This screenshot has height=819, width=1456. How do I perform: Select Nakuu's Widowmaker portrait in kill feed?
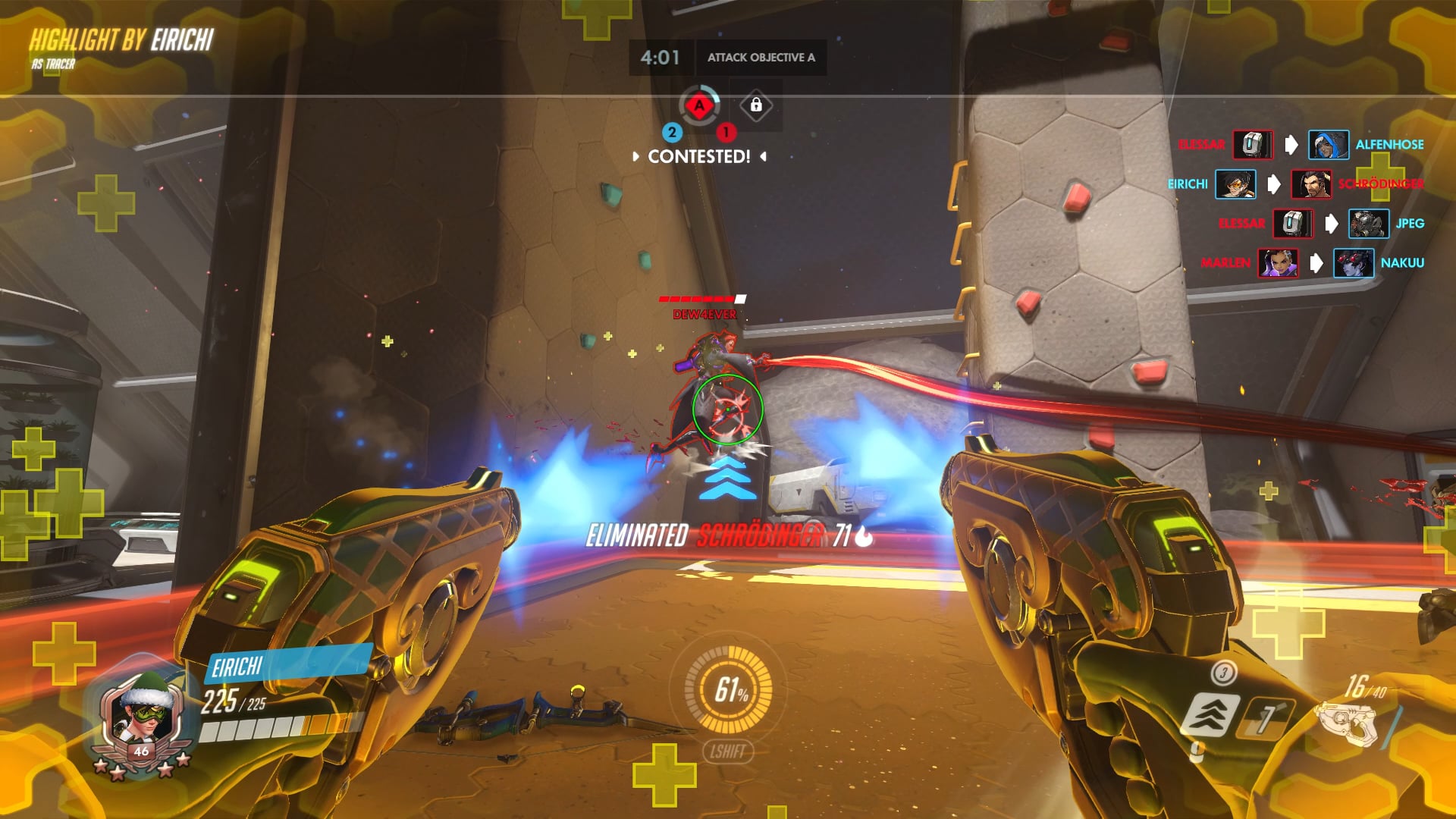pyautogui.click(x=1353, y=263)
